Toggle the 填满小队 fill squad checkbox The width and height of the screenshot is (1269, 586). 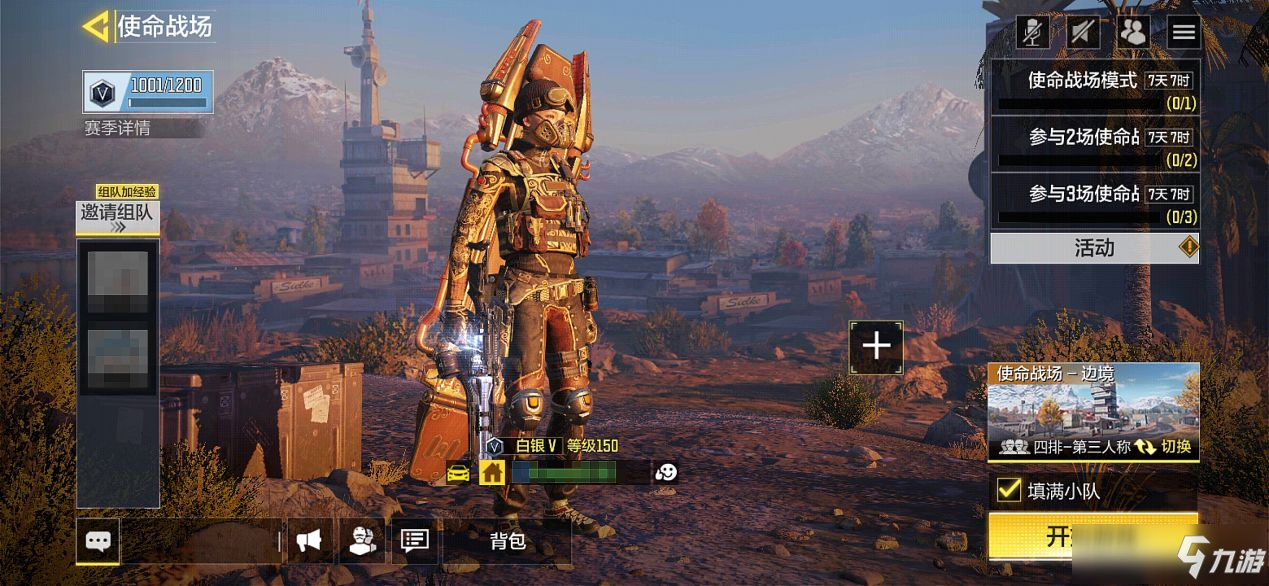coord(1009,491)
